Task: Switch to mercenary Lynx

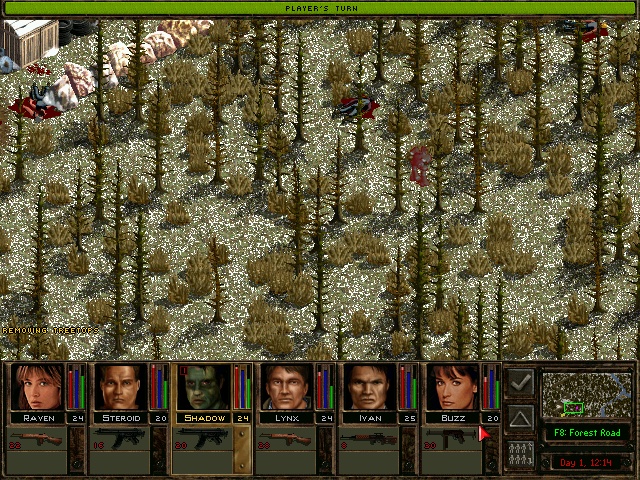Action: pyautogui.click(x=287, y=387)
